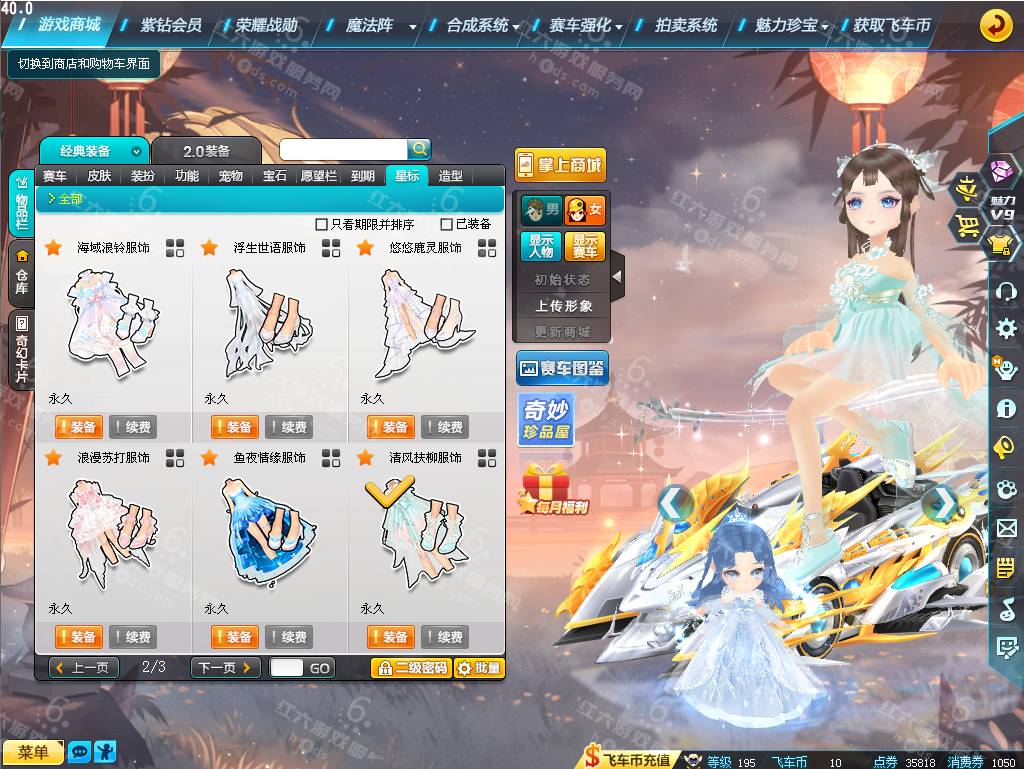Switch to the 造型 category tab
This screenshot has width=1024, height=769.
tap(451, 176)
